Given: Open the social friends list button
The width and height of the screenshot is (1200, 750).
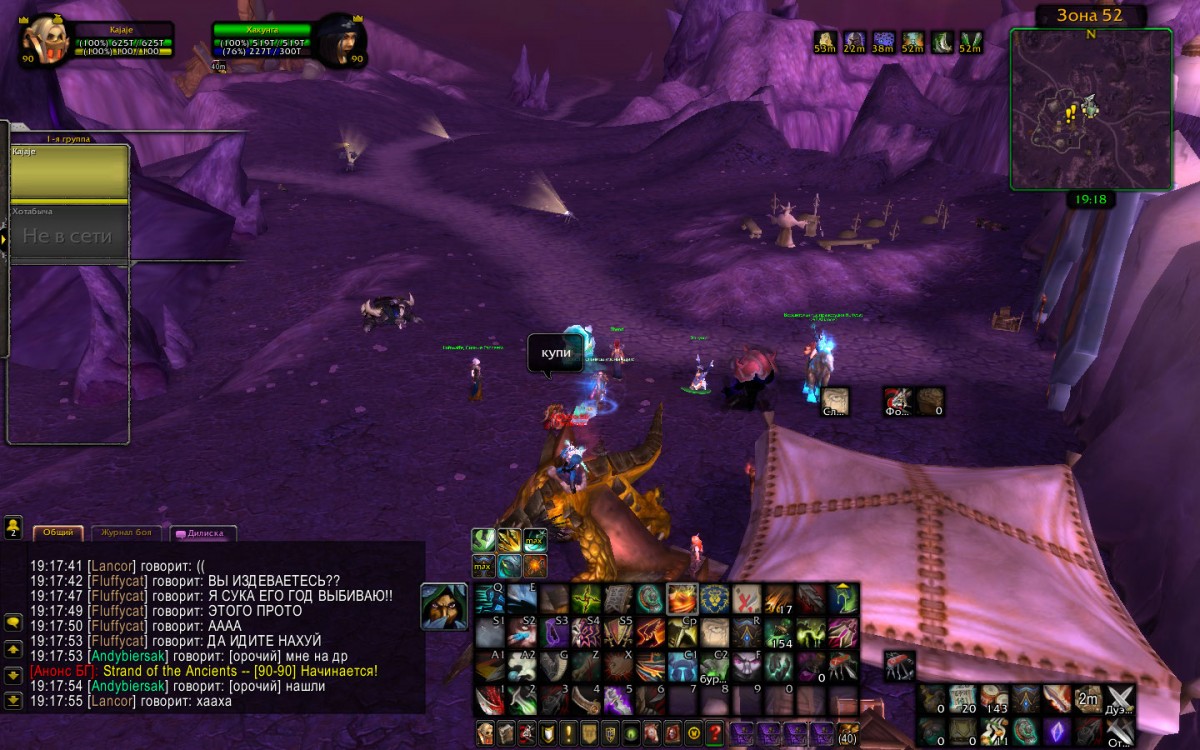Looking at the screenshot, I should click(14, 526).
